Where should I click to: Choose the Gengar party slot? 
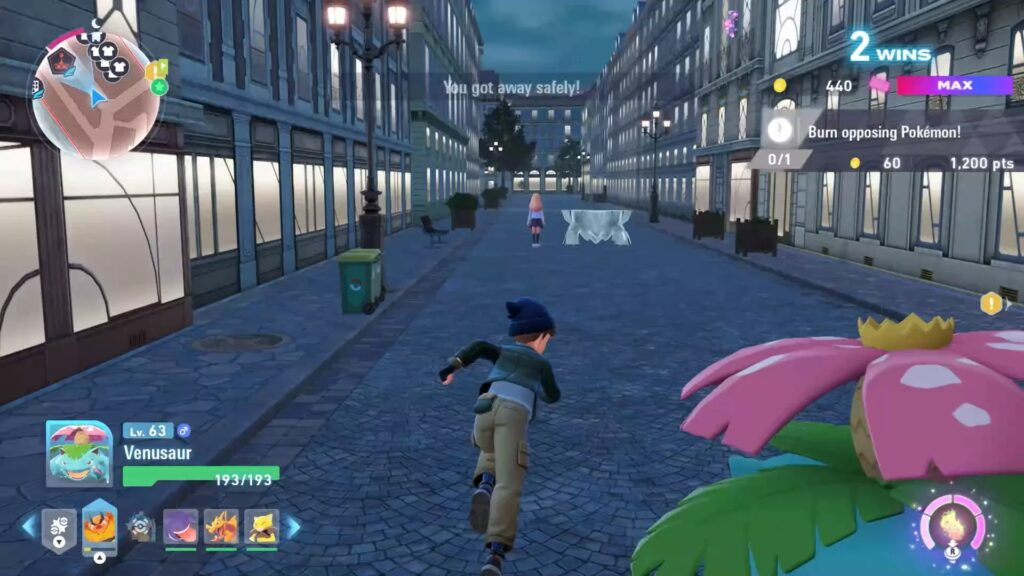(x=181, y=526)
